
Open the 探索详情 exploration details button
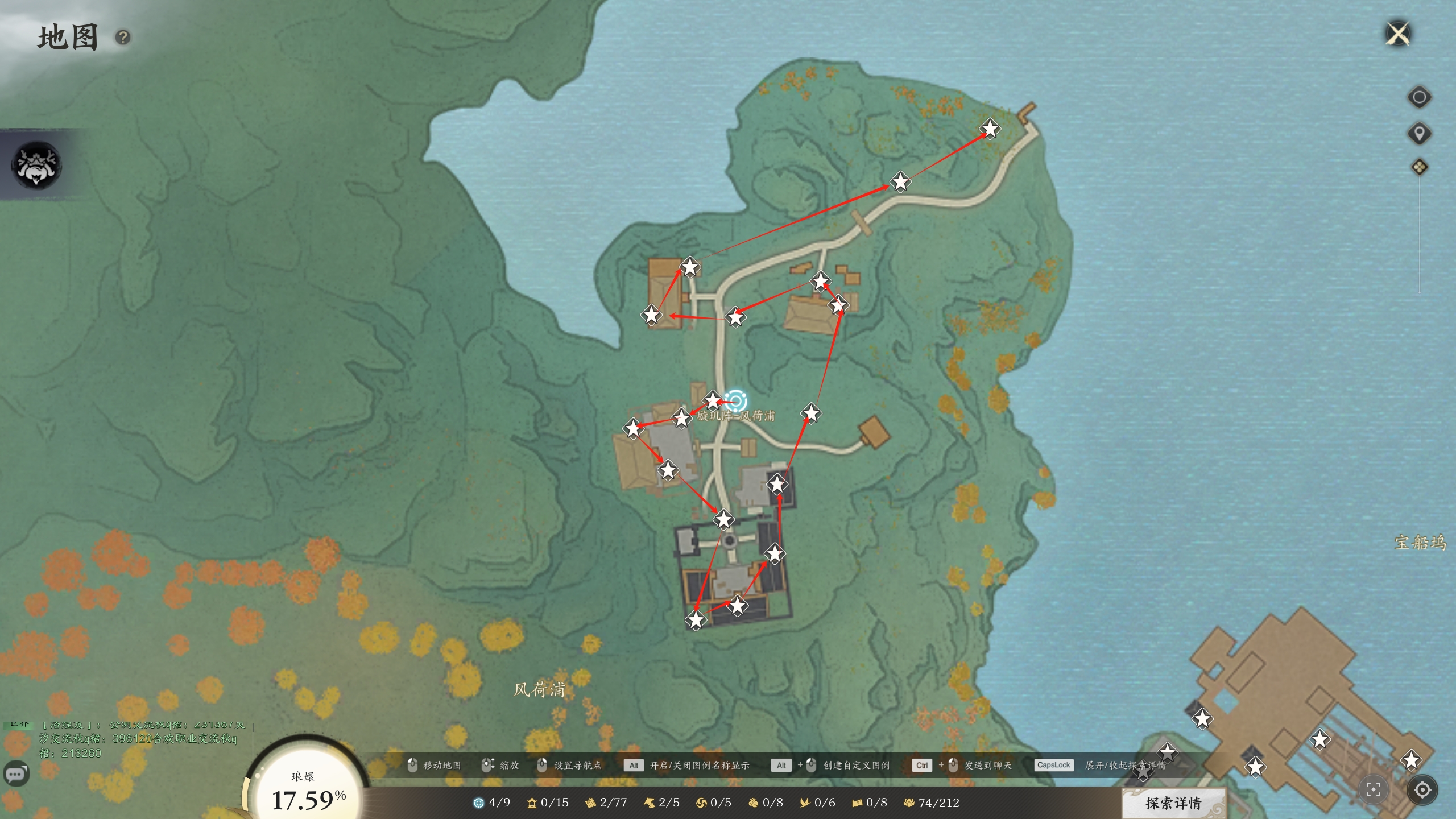tap(1173, 803)
